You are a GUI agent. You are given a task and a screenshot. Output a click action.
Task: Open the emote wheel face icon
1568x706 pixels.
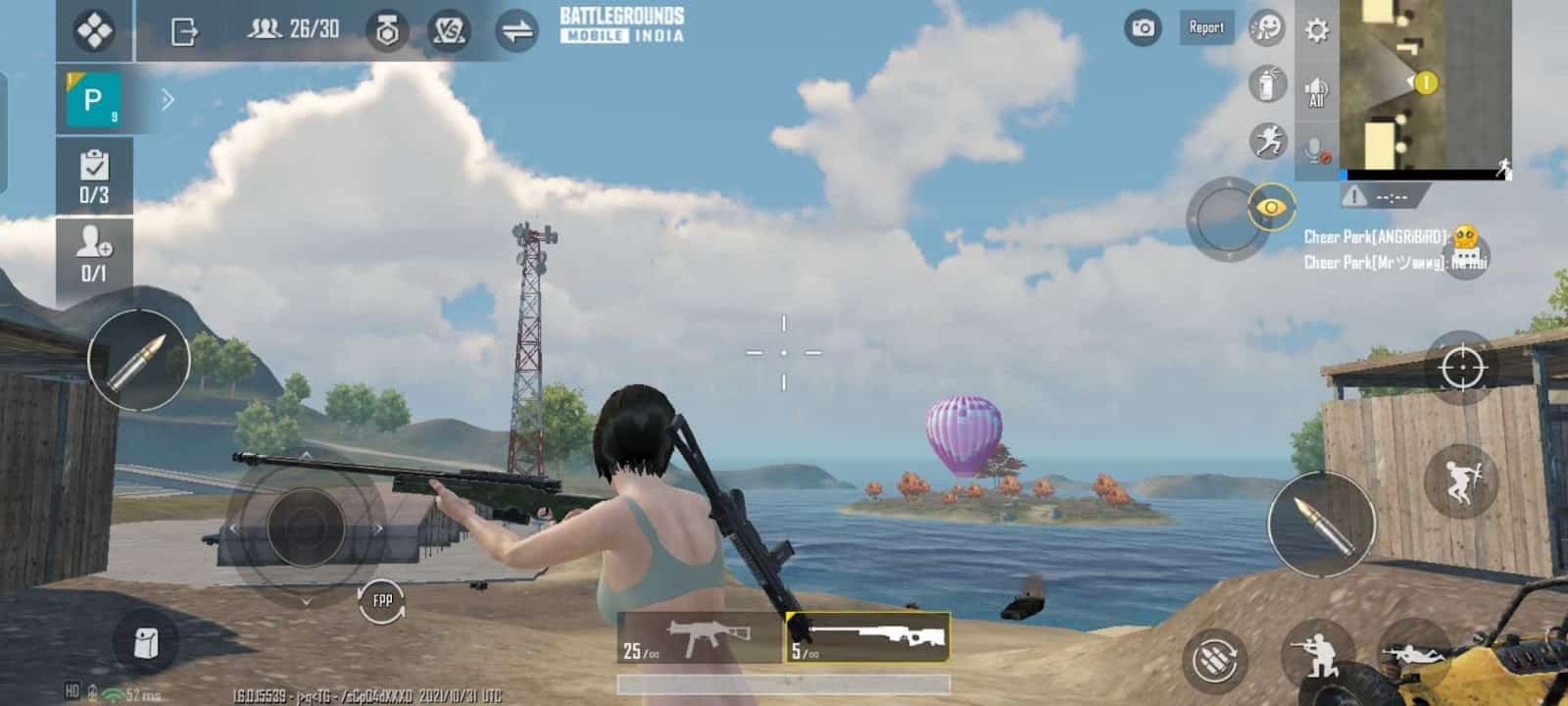[1266, 28]
